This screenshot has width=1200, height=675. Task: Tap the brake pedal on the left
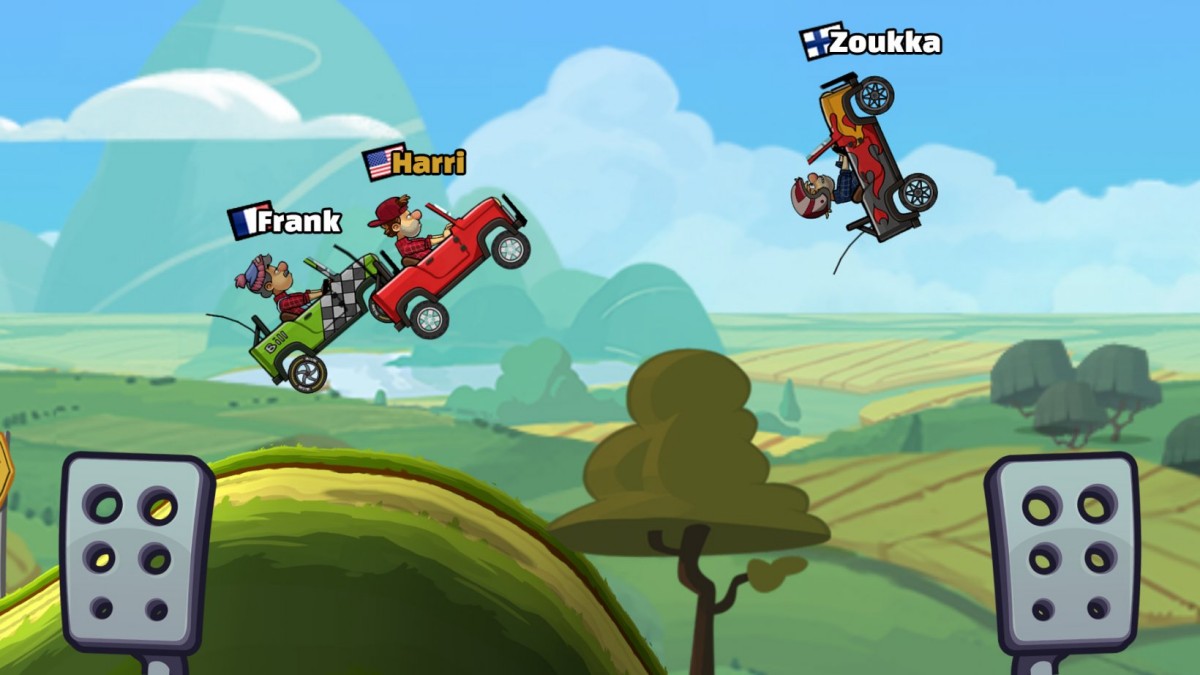135,553
